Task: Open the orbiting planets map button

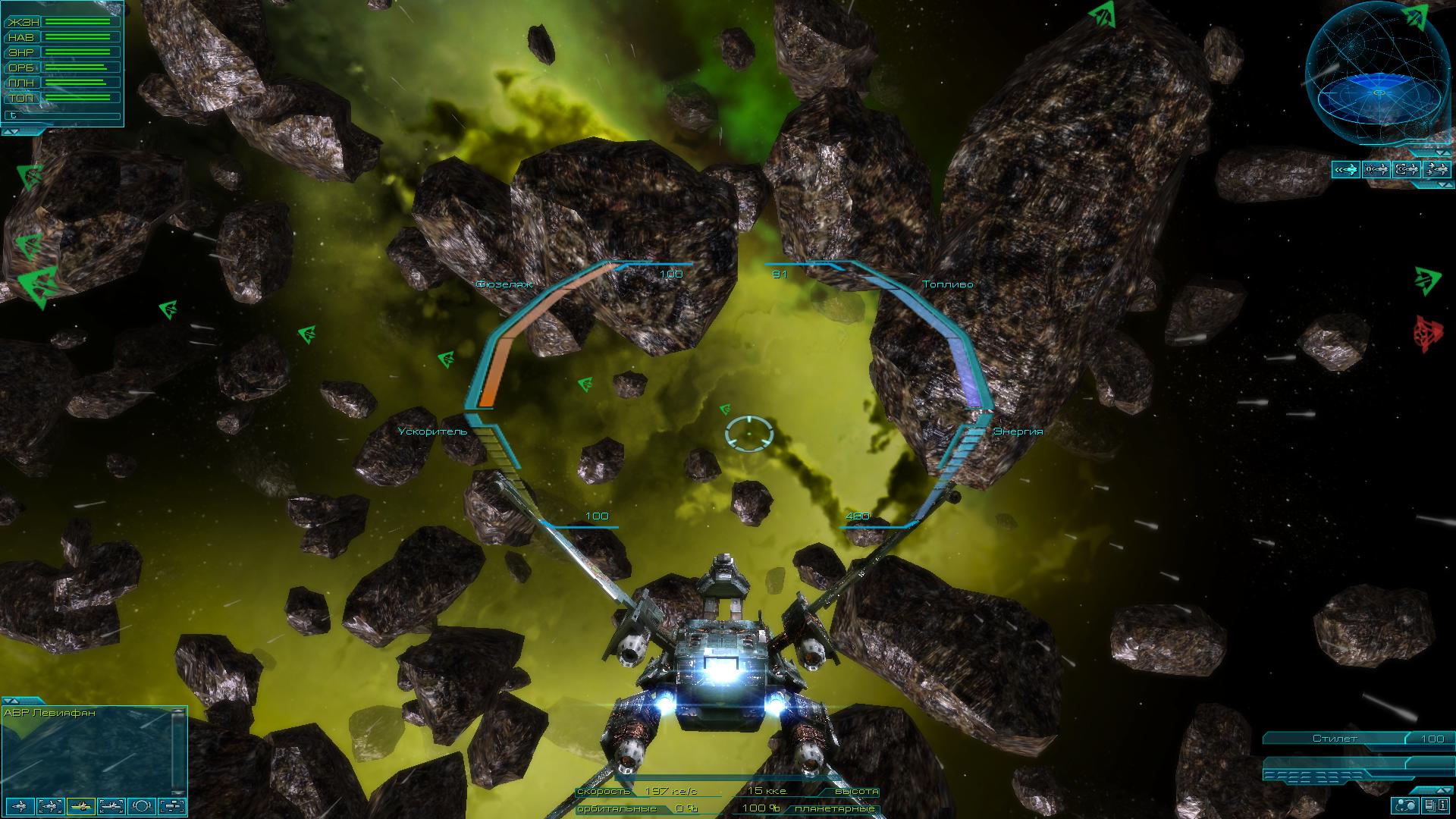Action: [1405, 805]
